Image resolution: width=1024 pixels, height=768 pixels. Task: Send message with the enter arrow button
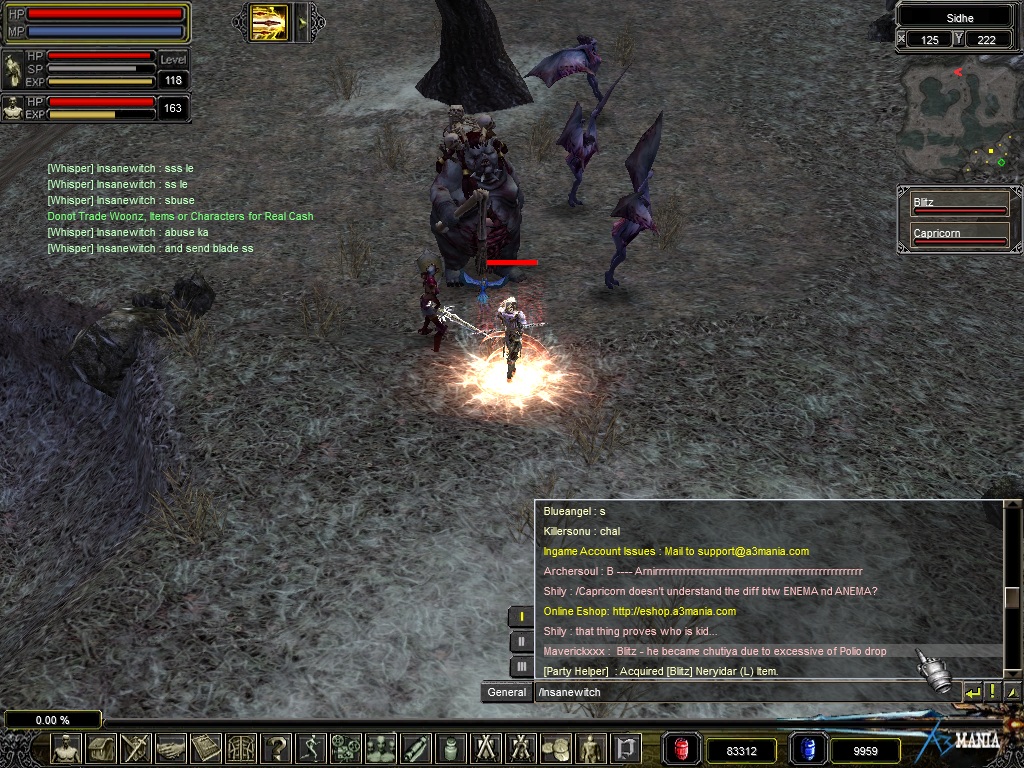coord(972,691)
